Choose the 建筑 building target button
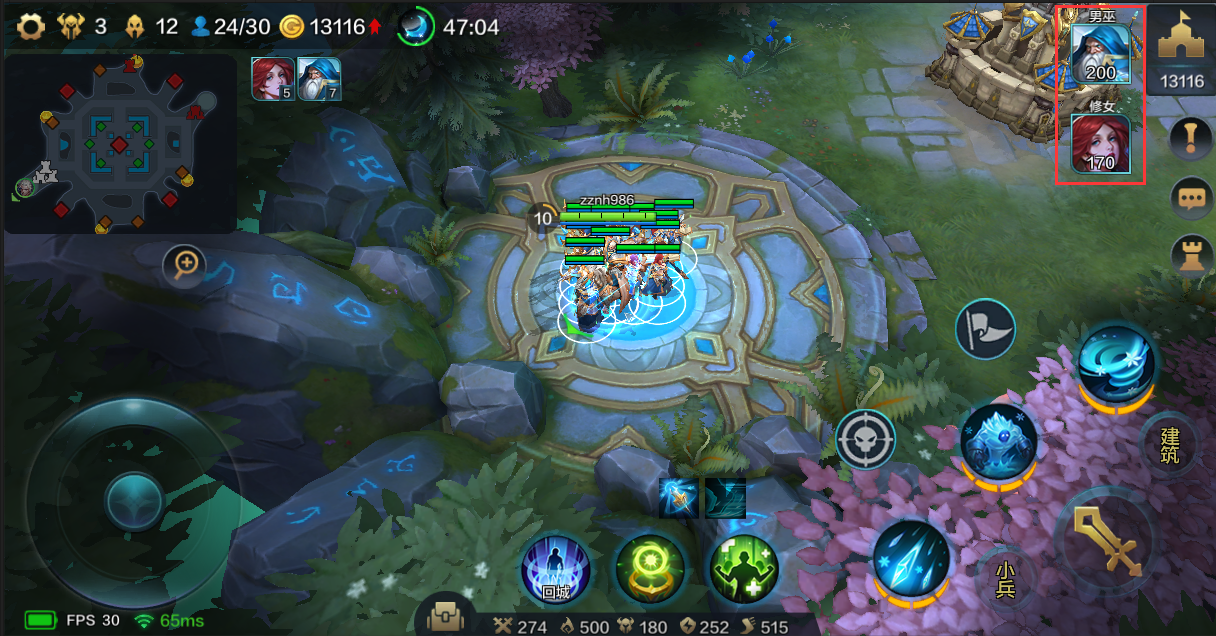 (1169, 446)
